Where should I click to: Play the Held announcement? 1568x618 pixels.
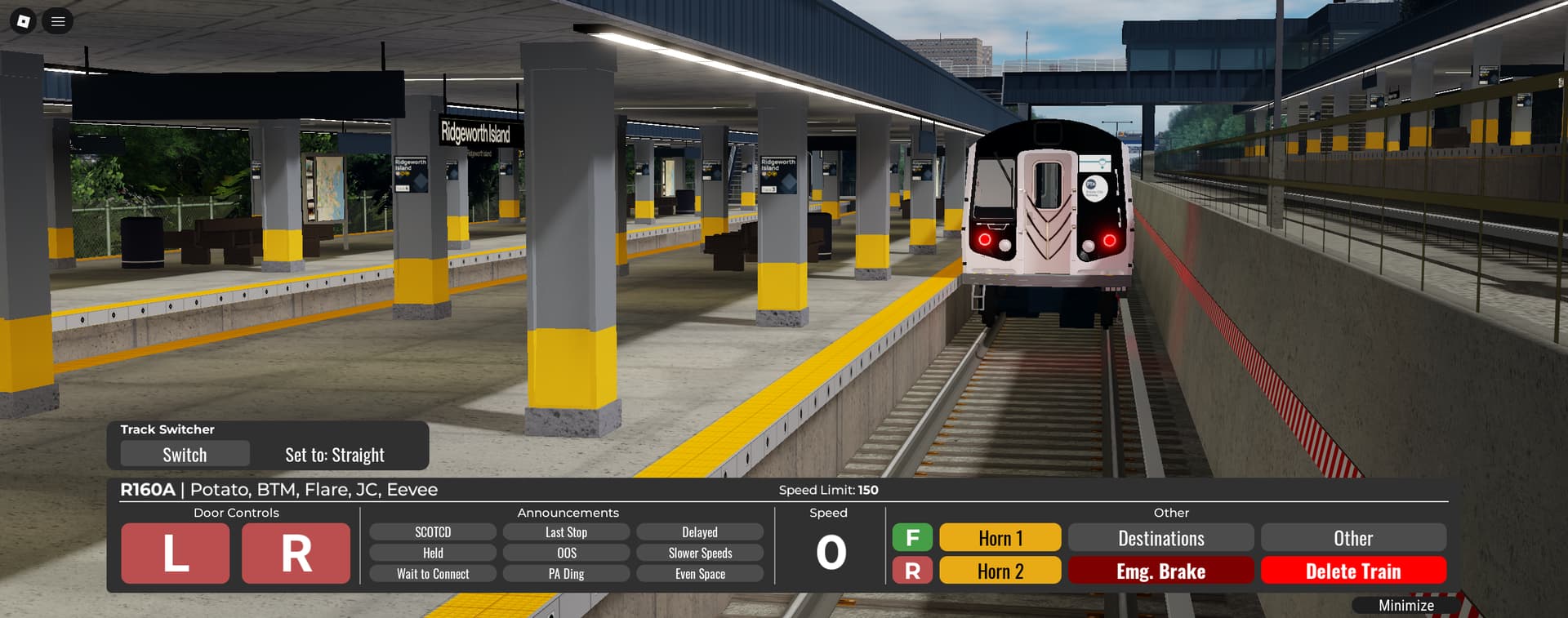[433, 554]
